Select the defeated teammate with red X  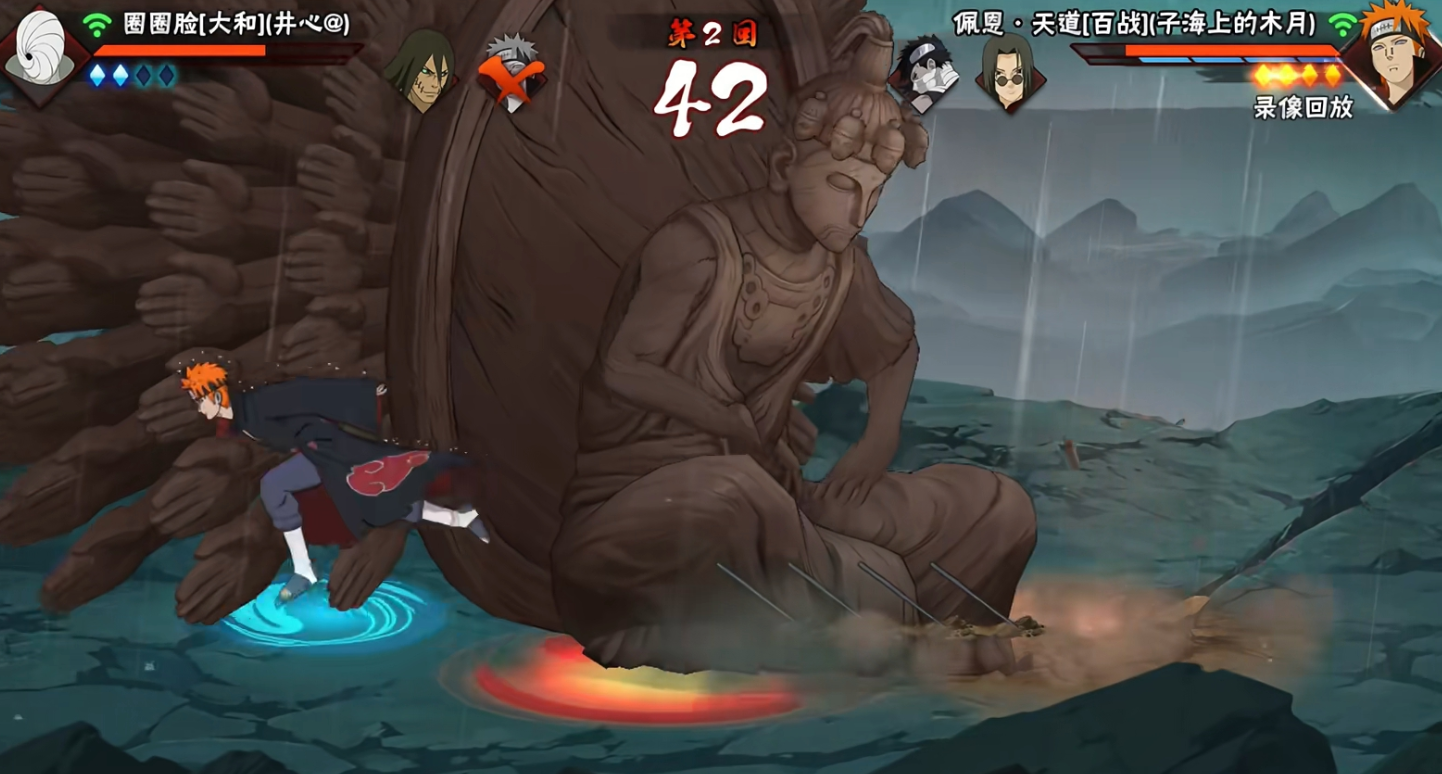512,72
